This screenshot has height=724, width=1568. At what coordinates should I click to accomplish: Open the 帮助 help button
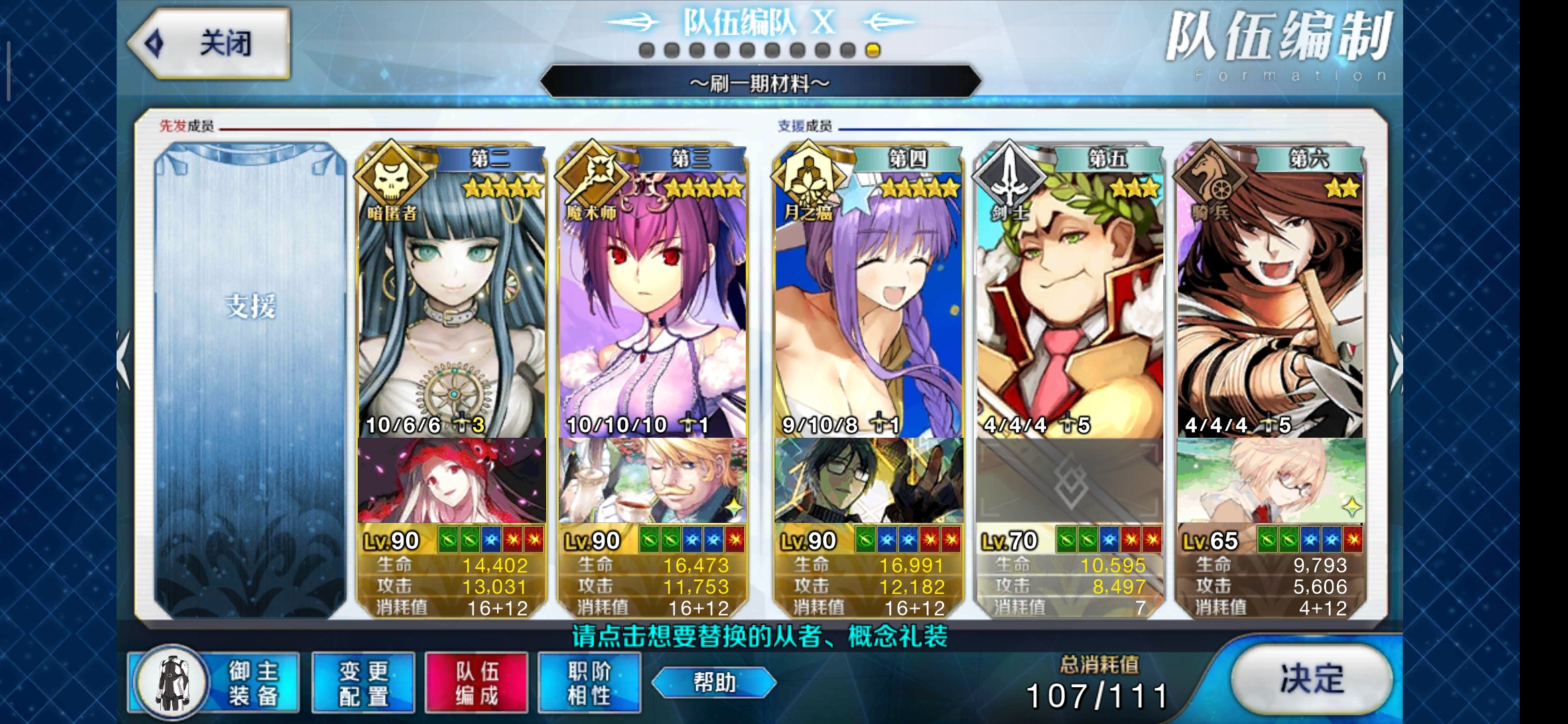(714, 682)
